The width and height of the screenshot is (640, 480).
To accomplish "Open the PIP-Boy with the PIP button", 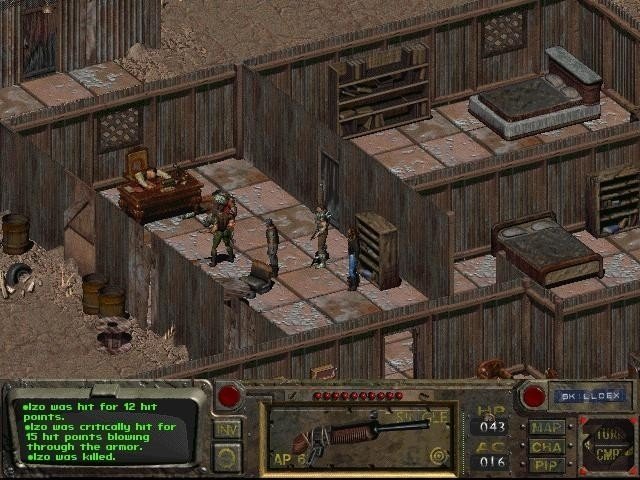I will [546, 464].
